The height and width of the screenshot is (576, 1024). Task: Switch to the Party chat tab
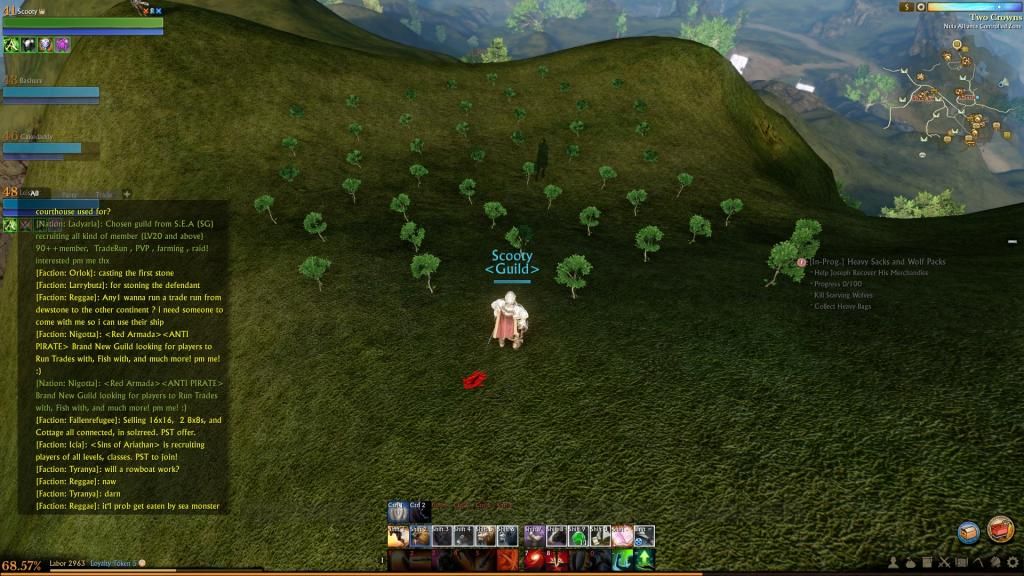69,193
